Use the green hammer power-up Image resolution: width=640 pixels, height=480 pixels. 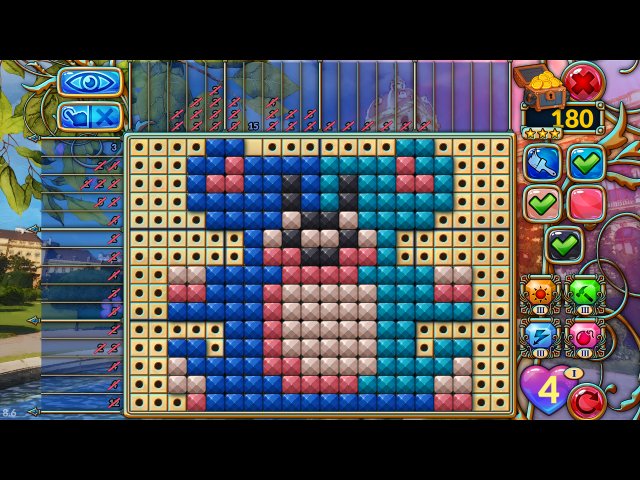point(584,294)
